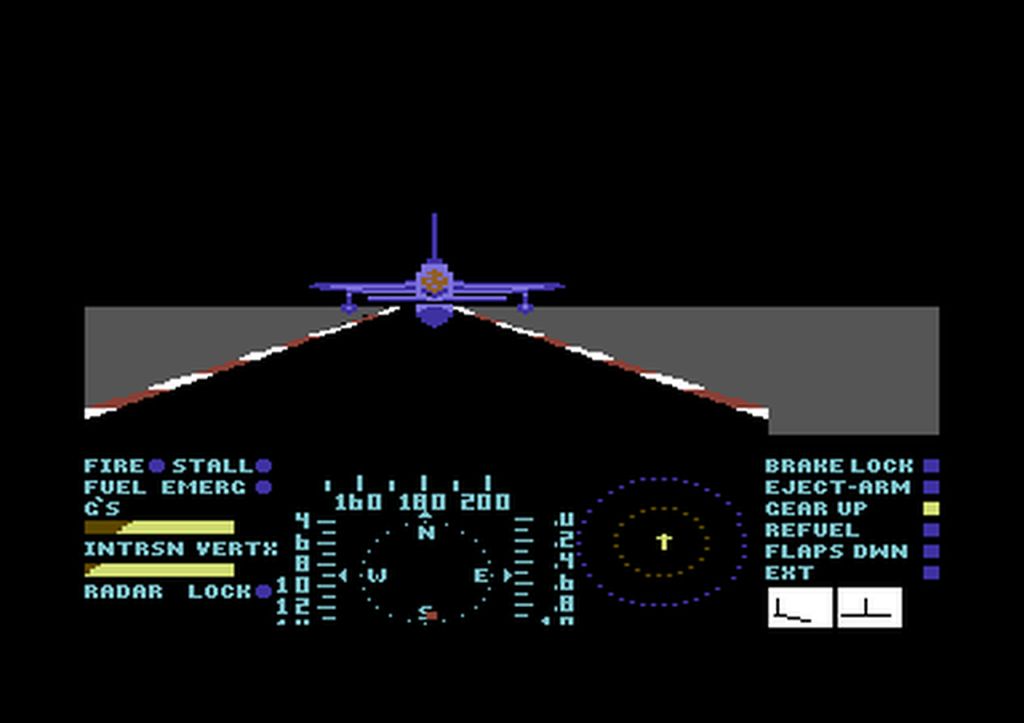The image size is (1024, 723).
Task: Click the REFUEL indicator light
Action: tap(931, 530)
